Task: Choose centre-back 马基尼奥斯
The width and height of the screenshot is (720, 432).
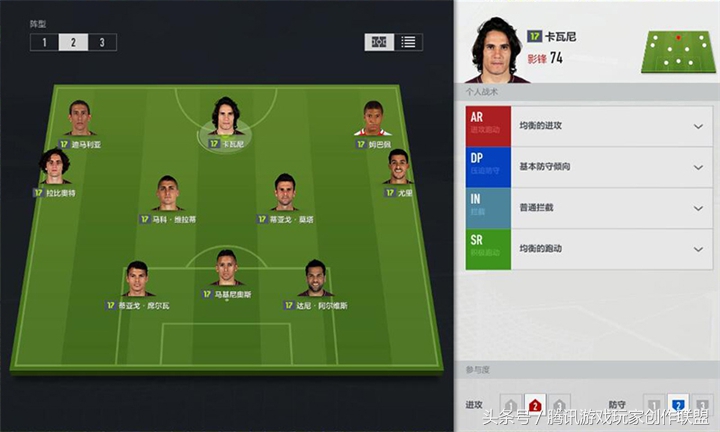Action: 227,270
